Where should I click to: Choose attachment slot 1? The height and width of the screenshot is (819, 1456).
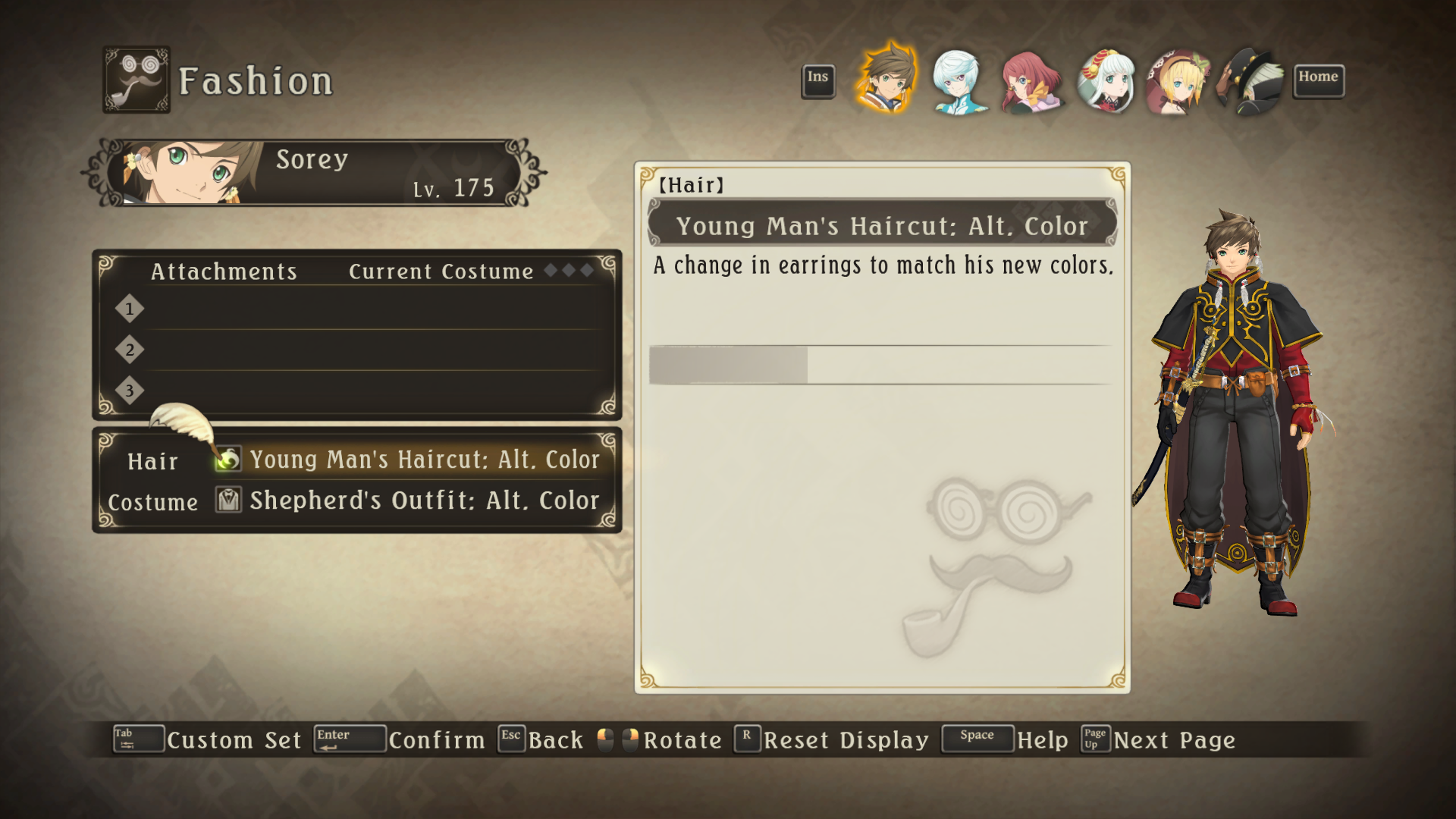pos(364,309)
